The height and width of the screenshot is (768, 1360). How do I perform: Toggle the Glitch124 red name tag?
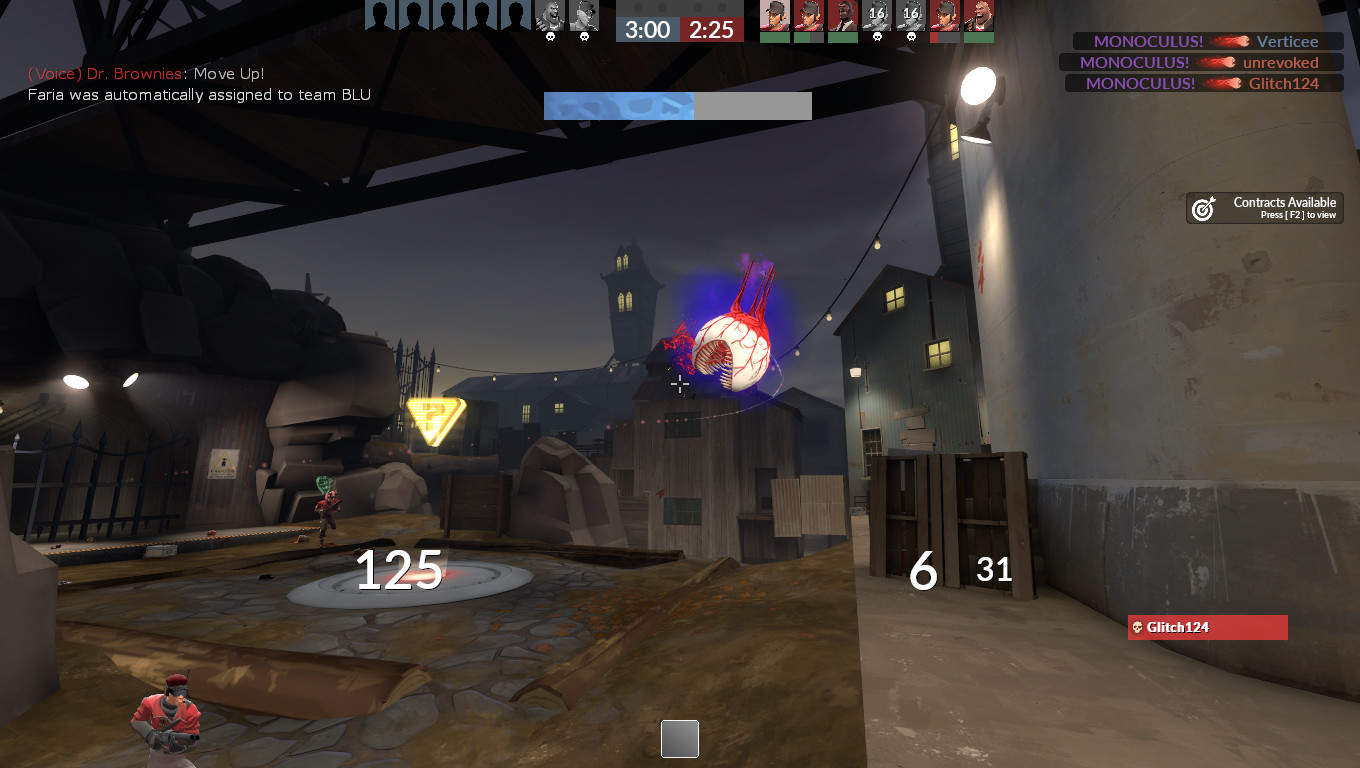1207,627
